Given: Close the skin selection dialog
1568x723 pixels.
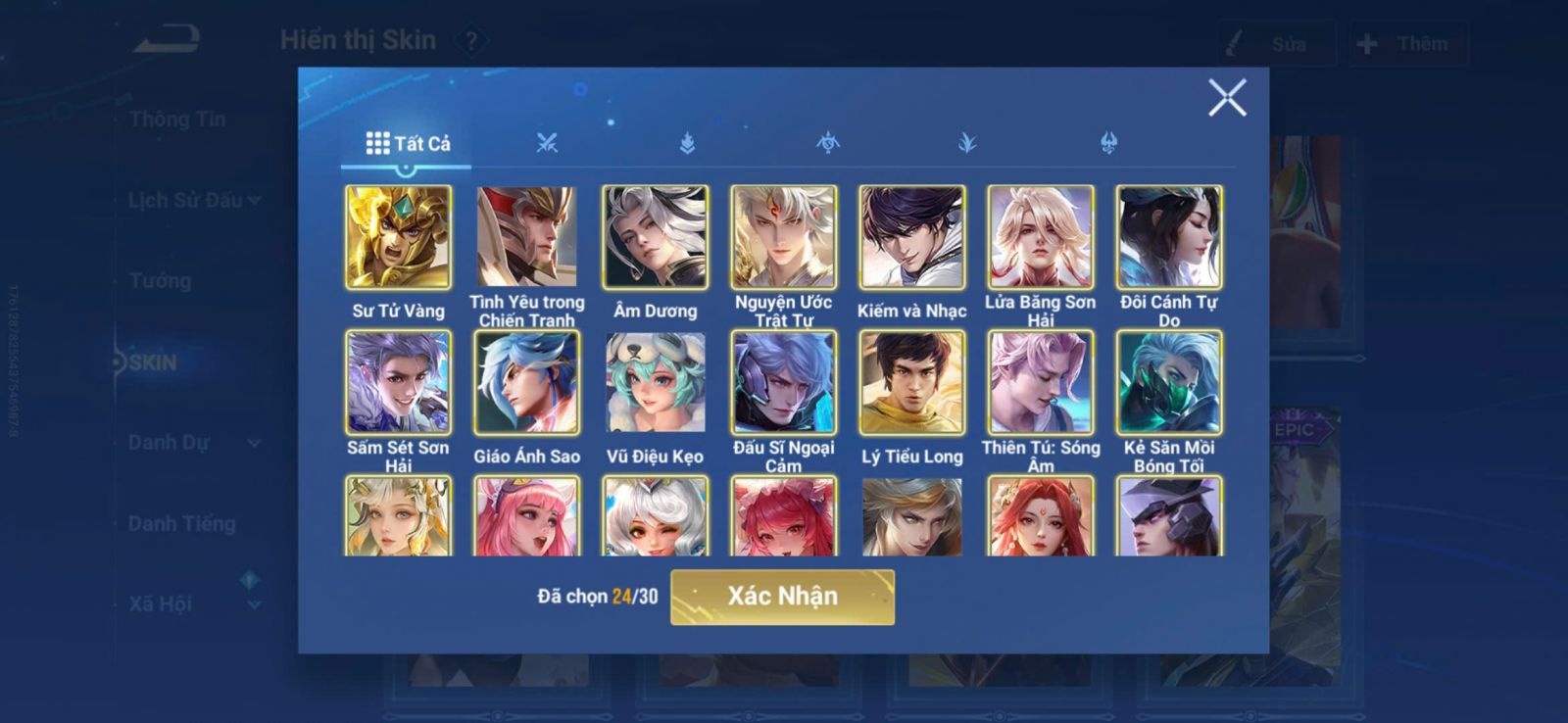Looking at the screenshot, I should pyautogui.click(x=1226, y=98).
